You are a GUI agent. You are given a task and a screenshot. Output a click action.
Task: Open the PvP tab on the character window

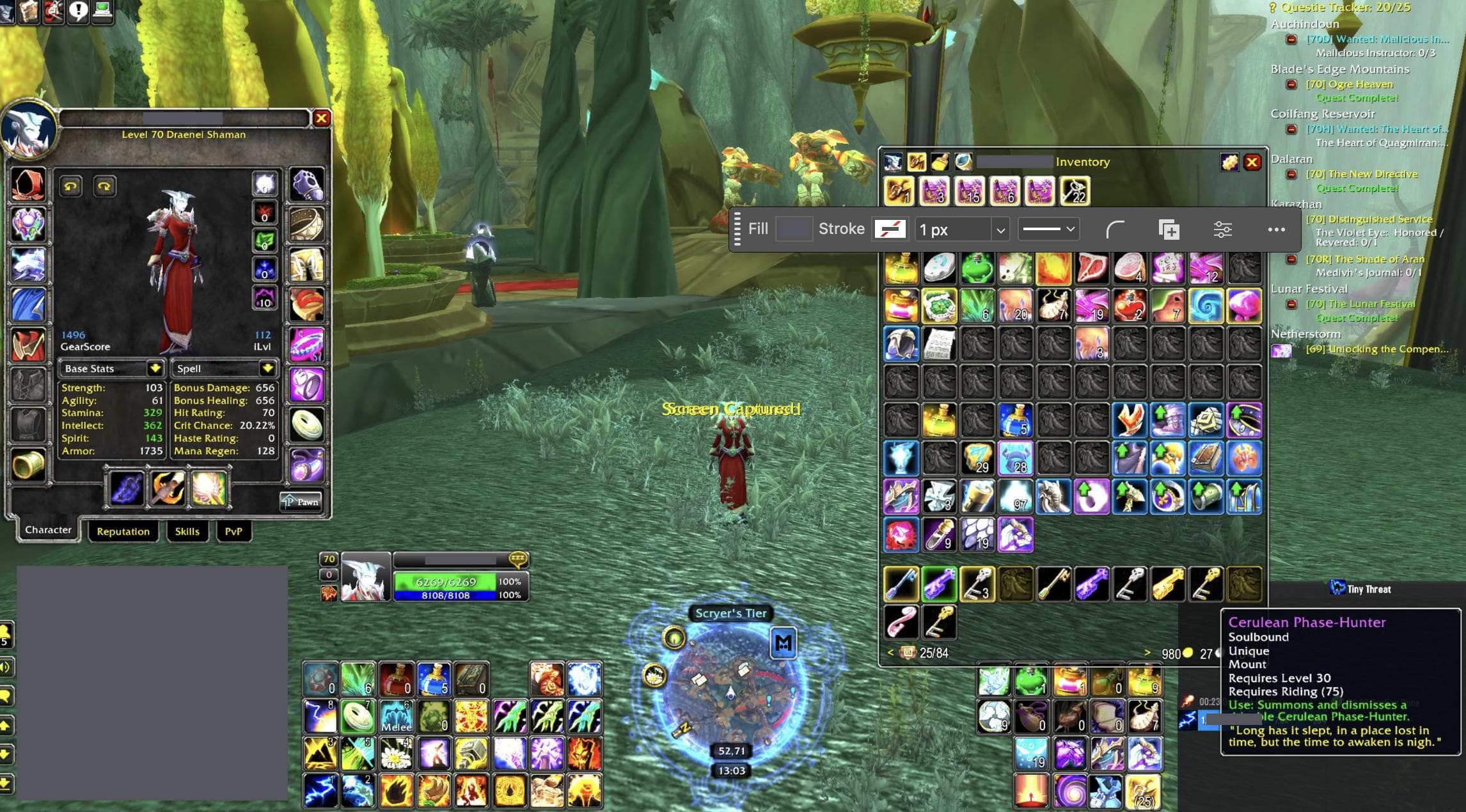233,531
